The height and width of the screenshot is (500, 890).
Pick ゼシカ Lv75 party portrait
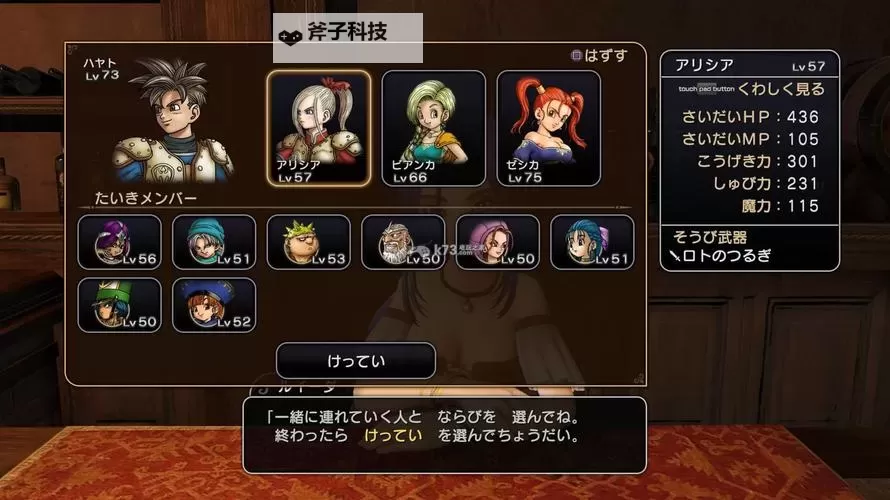point(548,128)
